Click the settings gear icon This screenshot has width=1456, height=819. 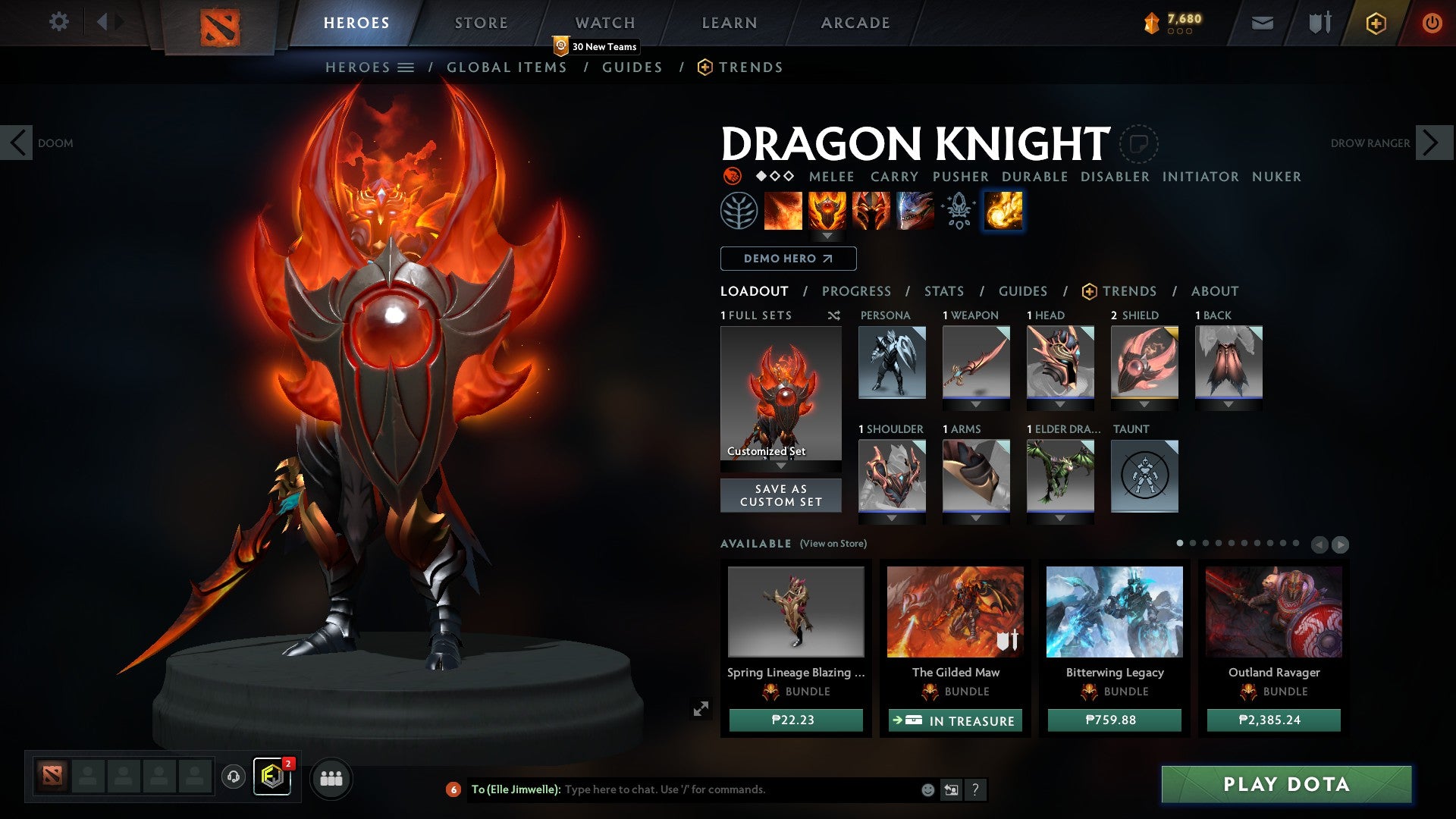pyautogui.click(x=58, y=22)
